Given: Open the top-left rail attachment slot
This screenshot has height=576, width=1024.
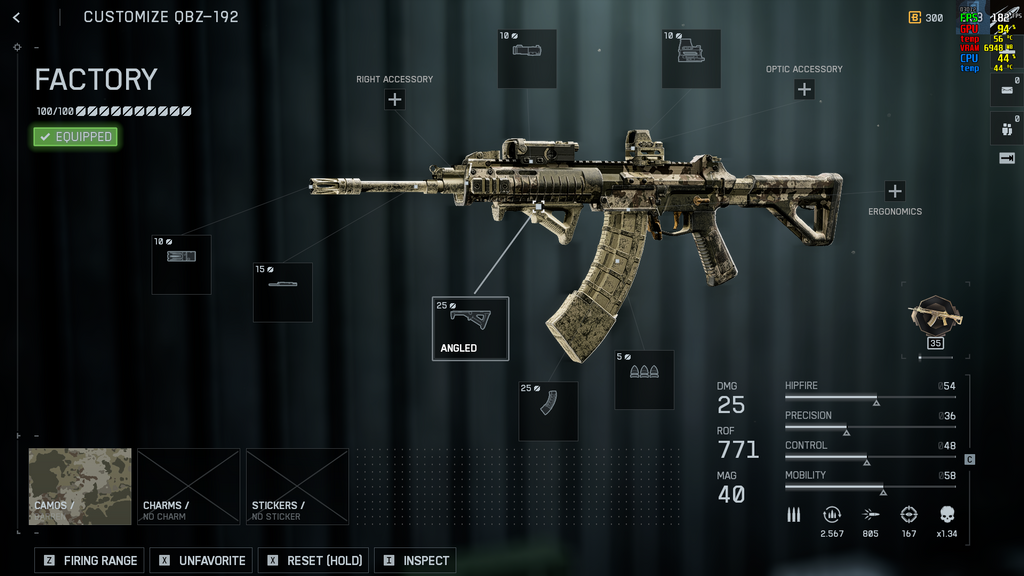Looking at the screenshot, I should (527, 58).
